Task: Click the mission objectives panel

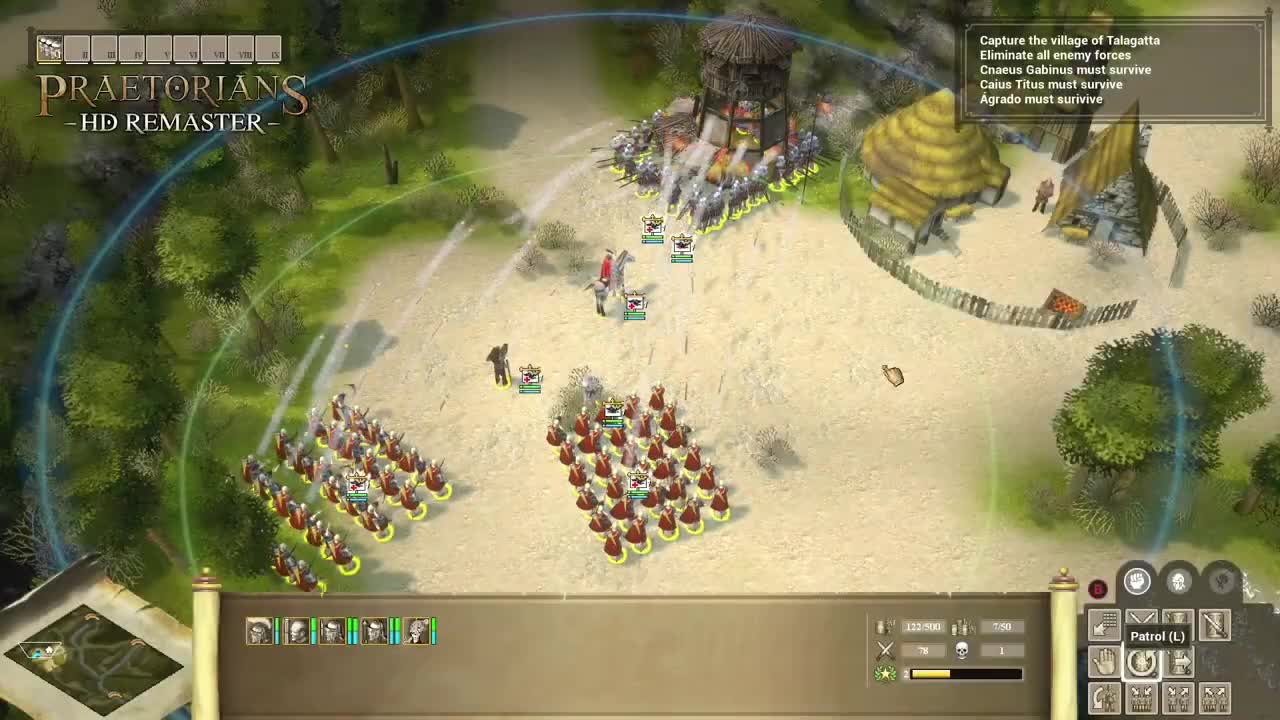Action: 1113,70
